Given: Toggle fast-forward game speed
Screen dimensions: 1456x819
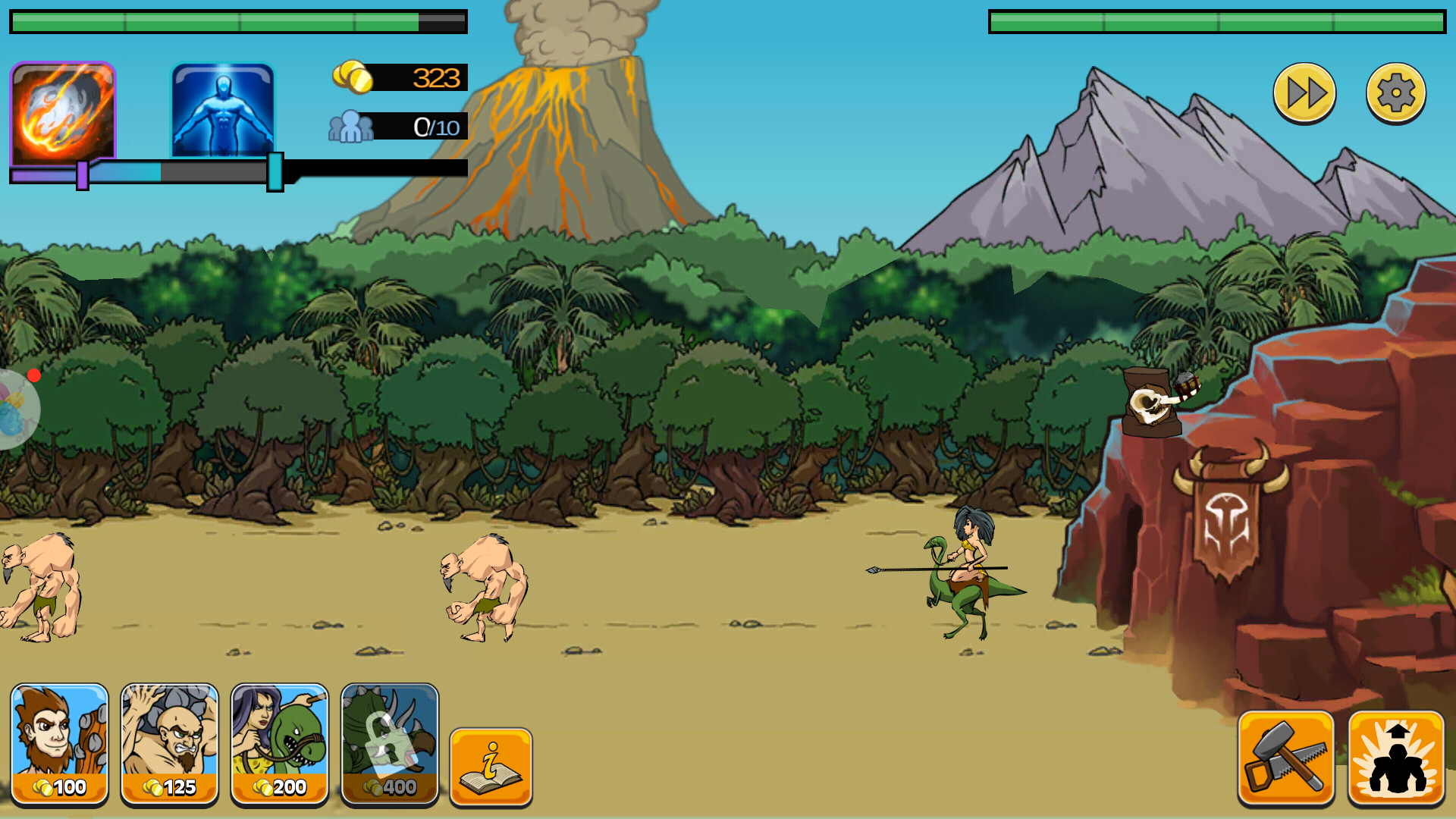Looking at the screenshot, I should tap(1304, 93).
